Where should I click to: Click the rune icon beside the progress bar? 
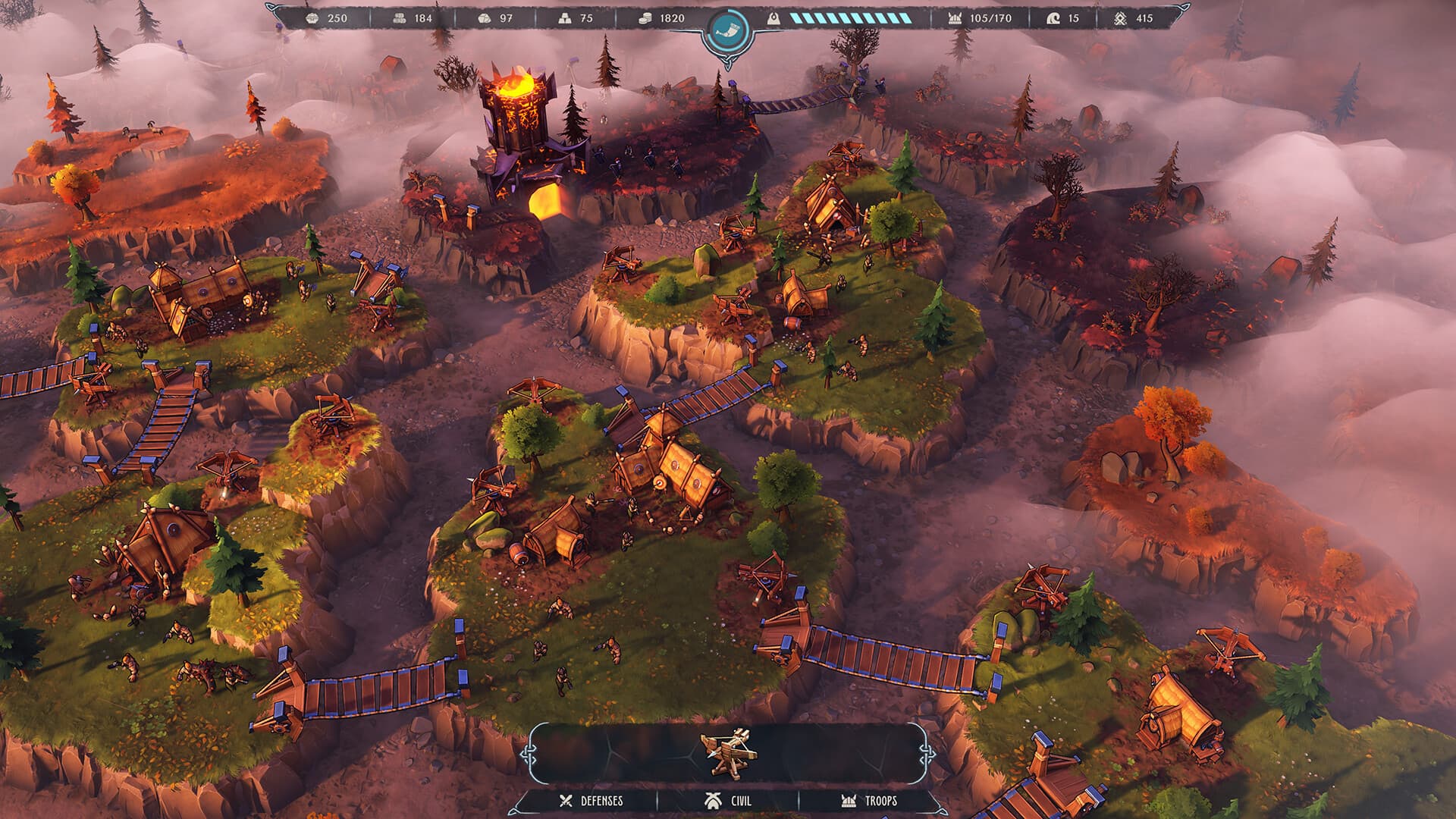[x=775, y=16]
